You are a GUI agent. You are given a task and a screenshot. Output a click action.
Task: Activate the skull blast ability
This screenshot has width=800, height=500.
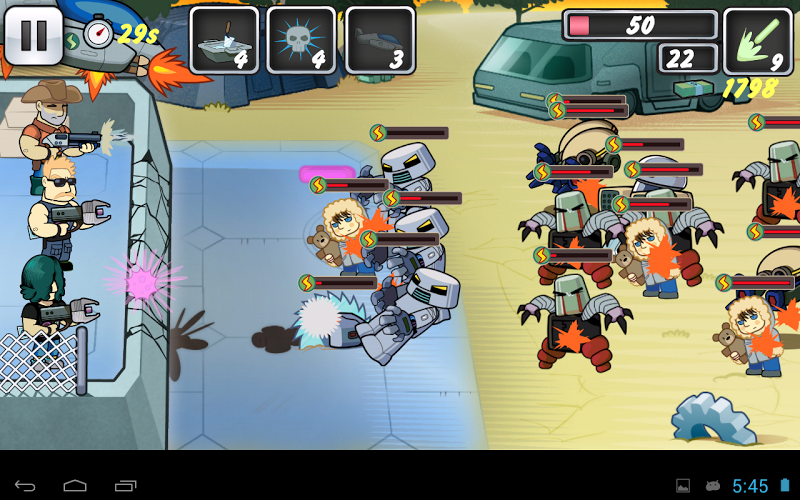tap(302, 40)
